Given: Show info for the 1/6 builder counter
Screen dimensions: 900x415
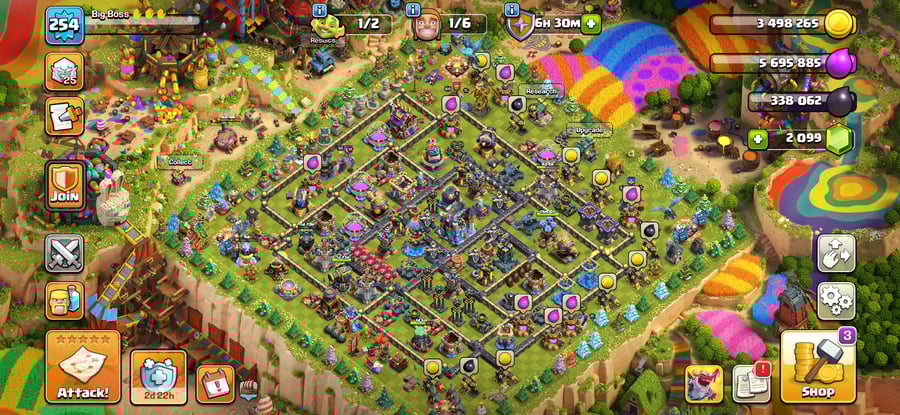Looking at the screenshot, I should click(415, 10).
